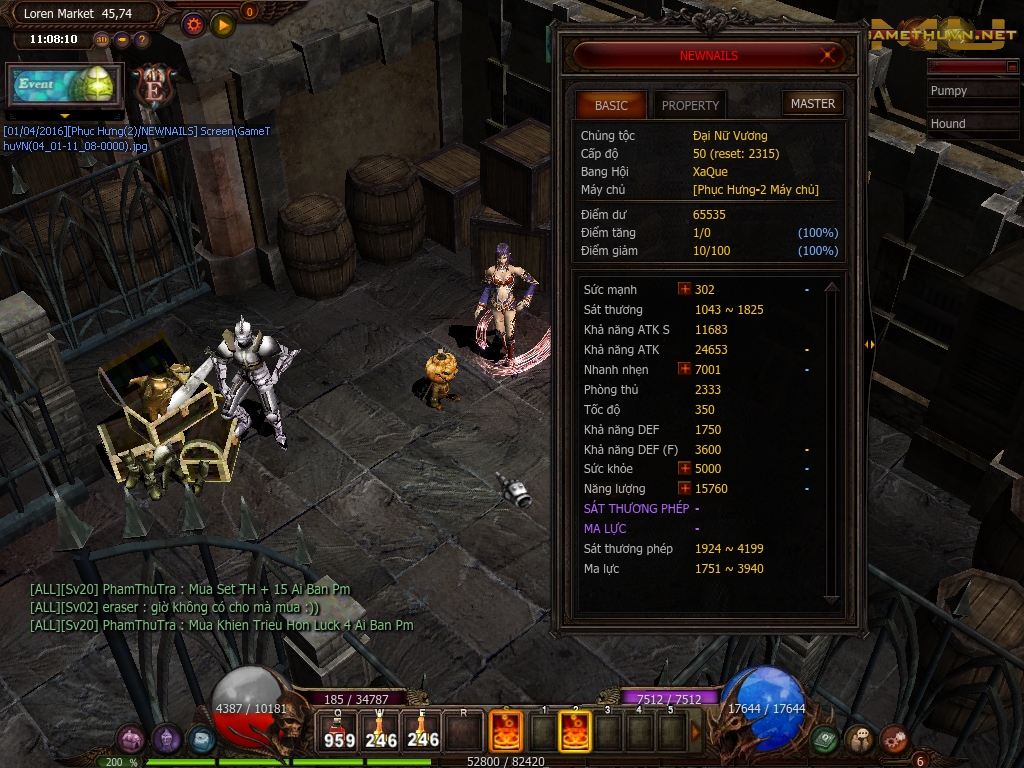Open the Event egg banner
Screen dimensions: 1024x768
65,85
